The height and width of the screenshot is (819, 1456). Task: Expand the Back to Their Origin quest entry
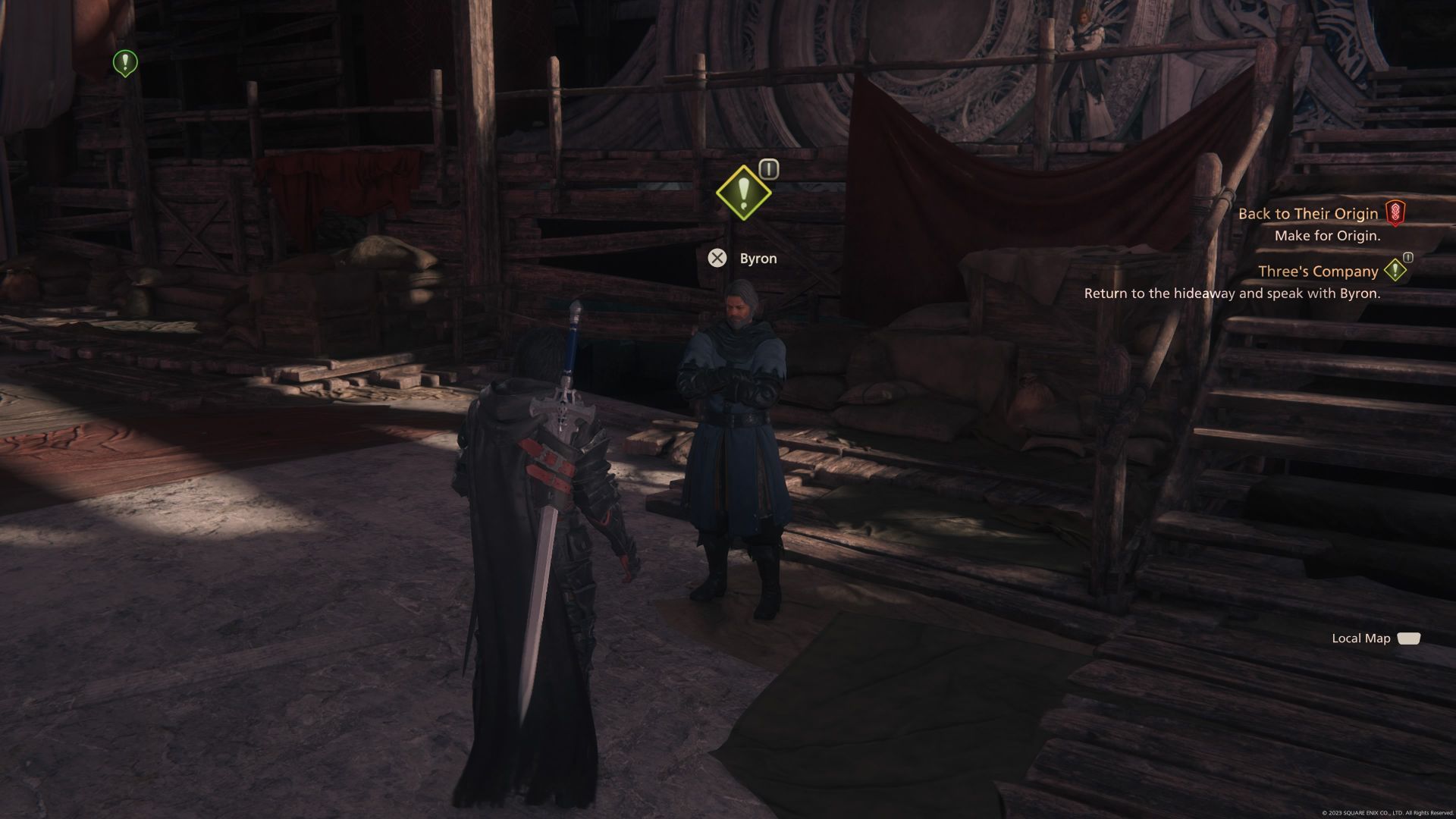click(1307, 213)
